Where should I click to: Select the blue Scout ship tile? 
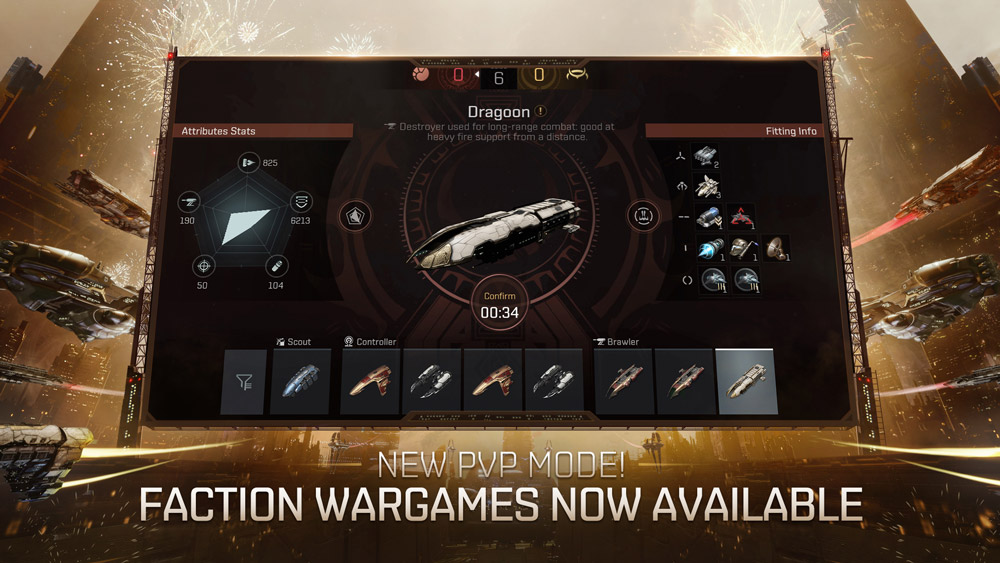pos(300,381)
